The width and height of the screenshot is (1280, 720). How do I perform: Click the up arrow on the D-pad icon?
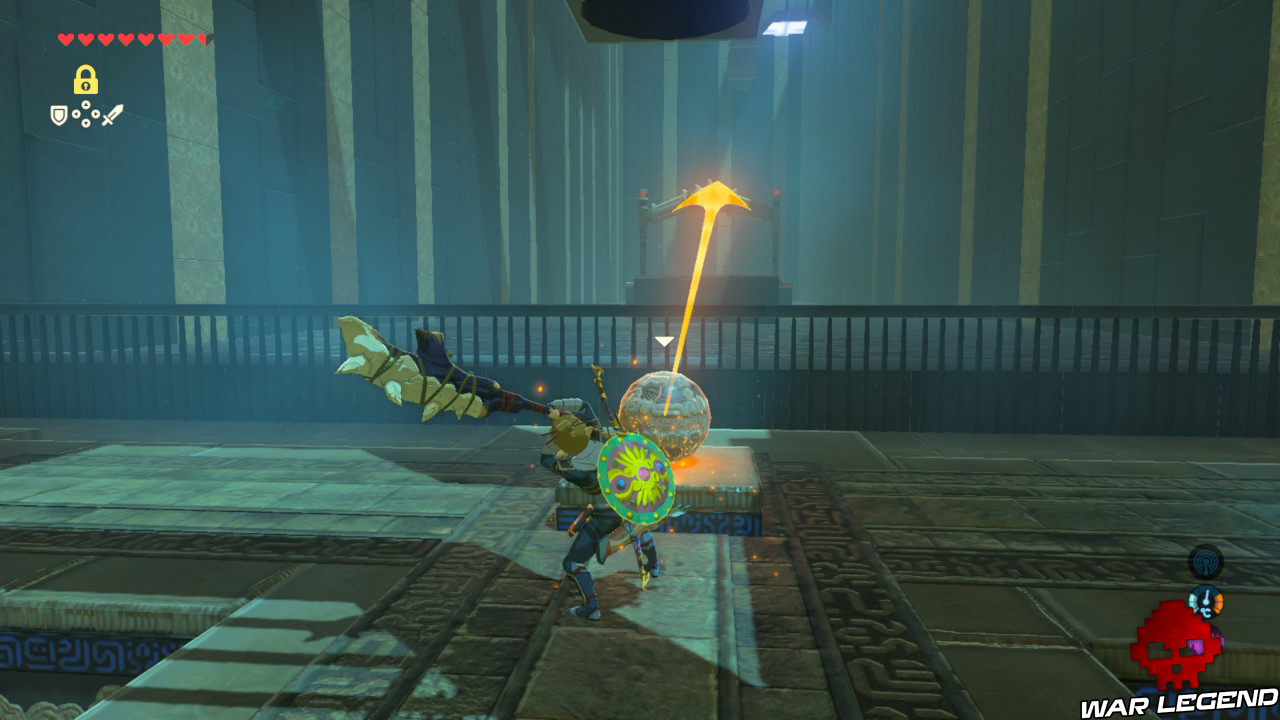pyautogui.click(x=86, y=104)
